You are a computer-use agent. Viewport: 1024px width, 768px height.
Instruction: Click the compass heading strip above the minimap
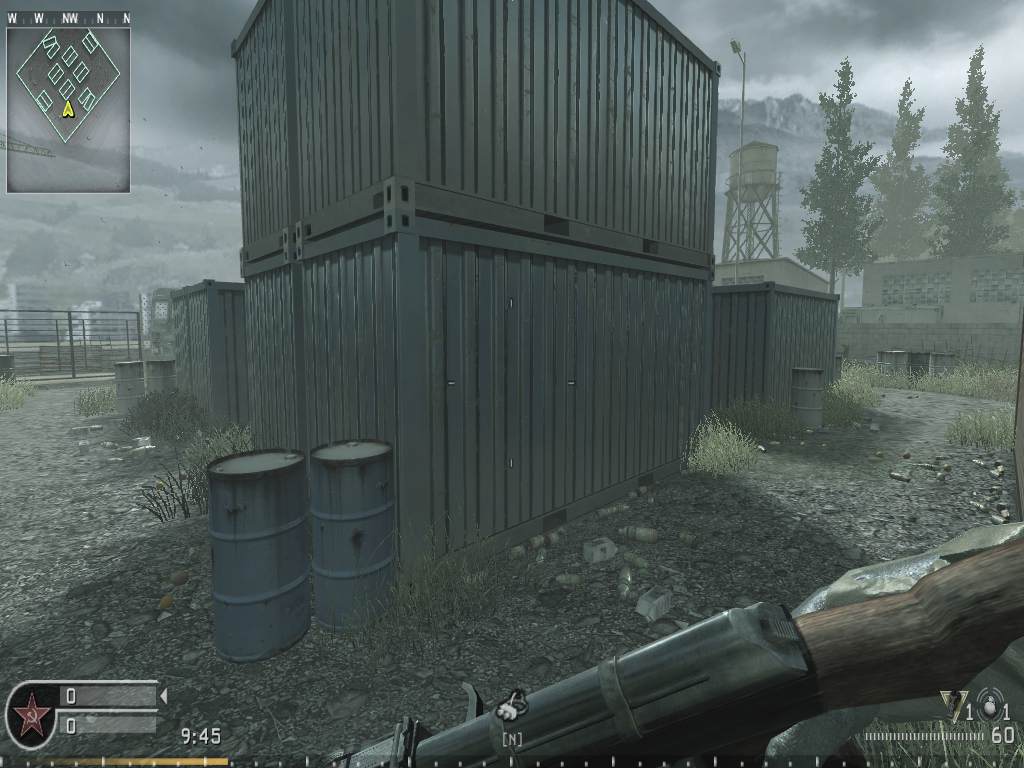click(68, 18)
